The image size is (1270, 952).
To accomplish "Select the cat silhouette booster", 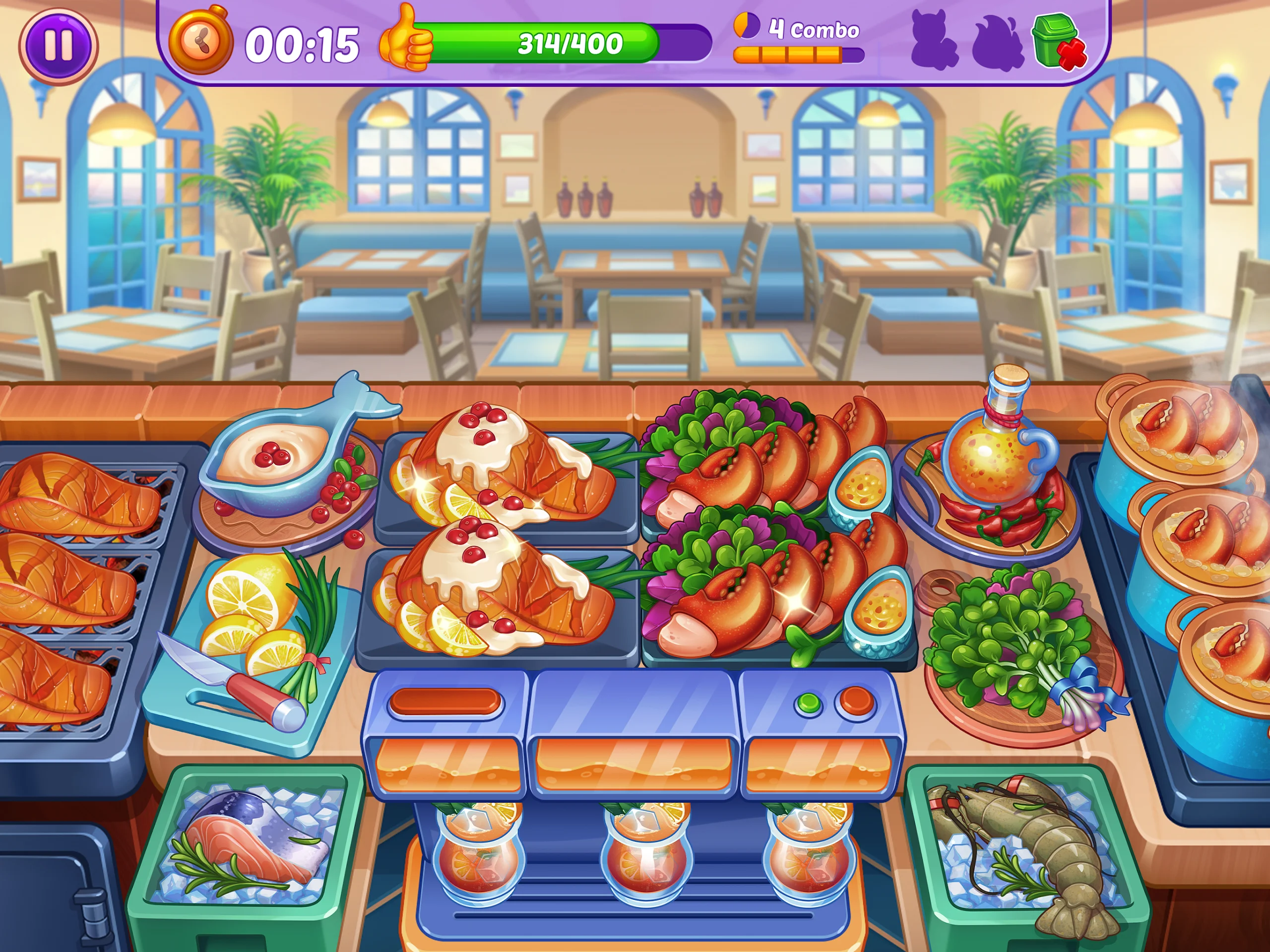I will [933, 41].
